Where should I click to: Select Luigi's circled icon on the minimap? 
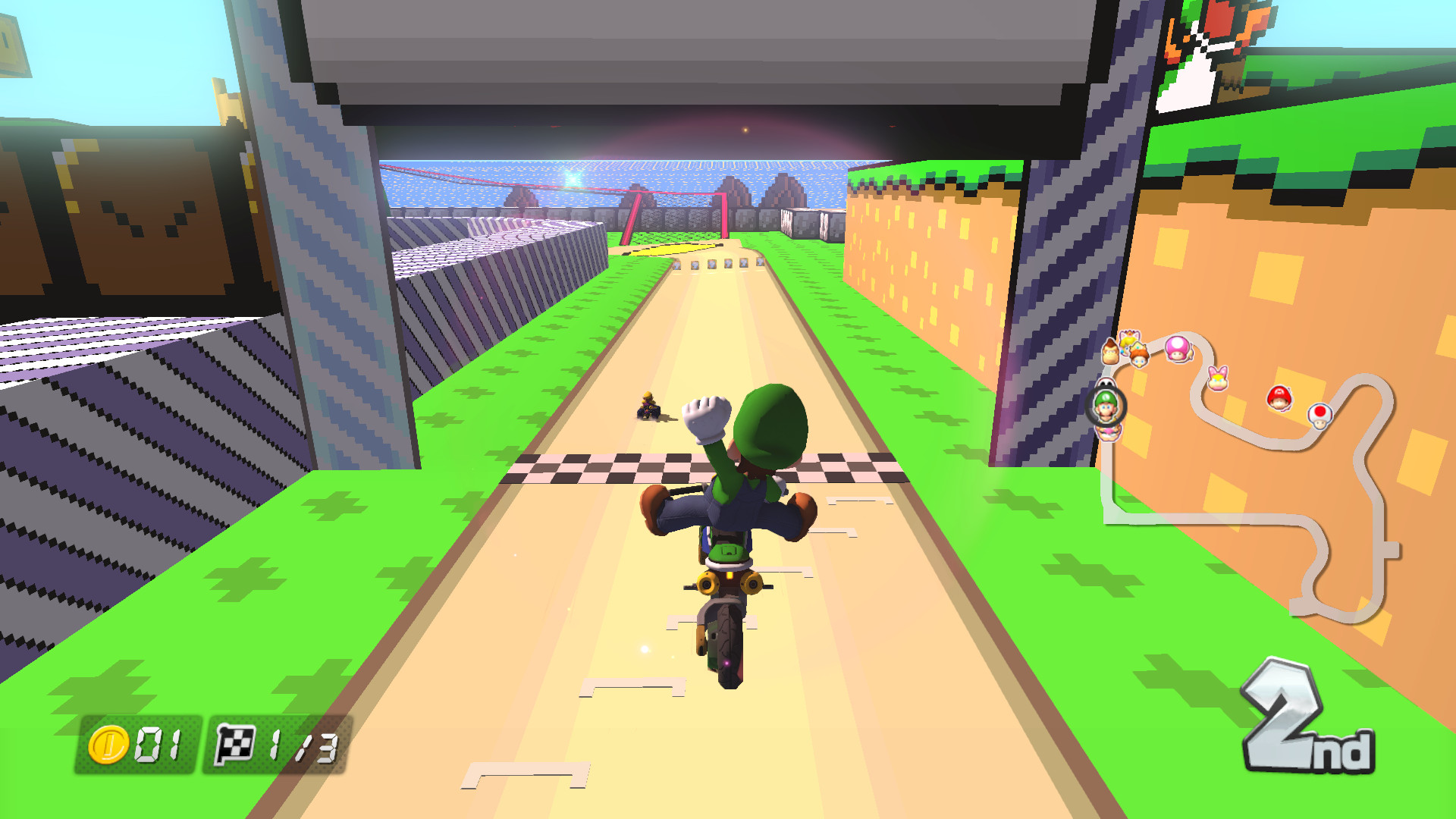[x=1107, y=405]
